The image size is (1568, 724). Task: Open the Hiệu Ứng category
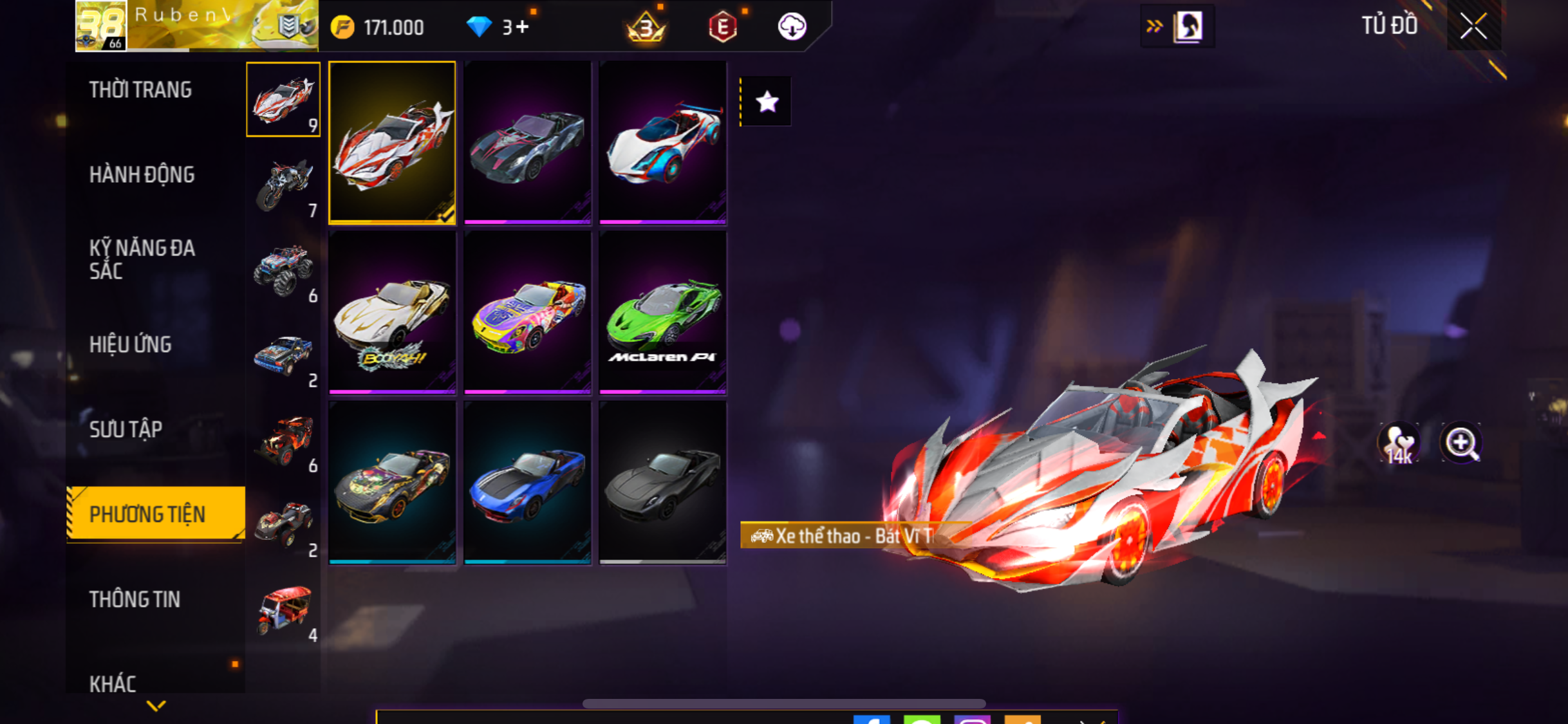(x=131, y=345)
